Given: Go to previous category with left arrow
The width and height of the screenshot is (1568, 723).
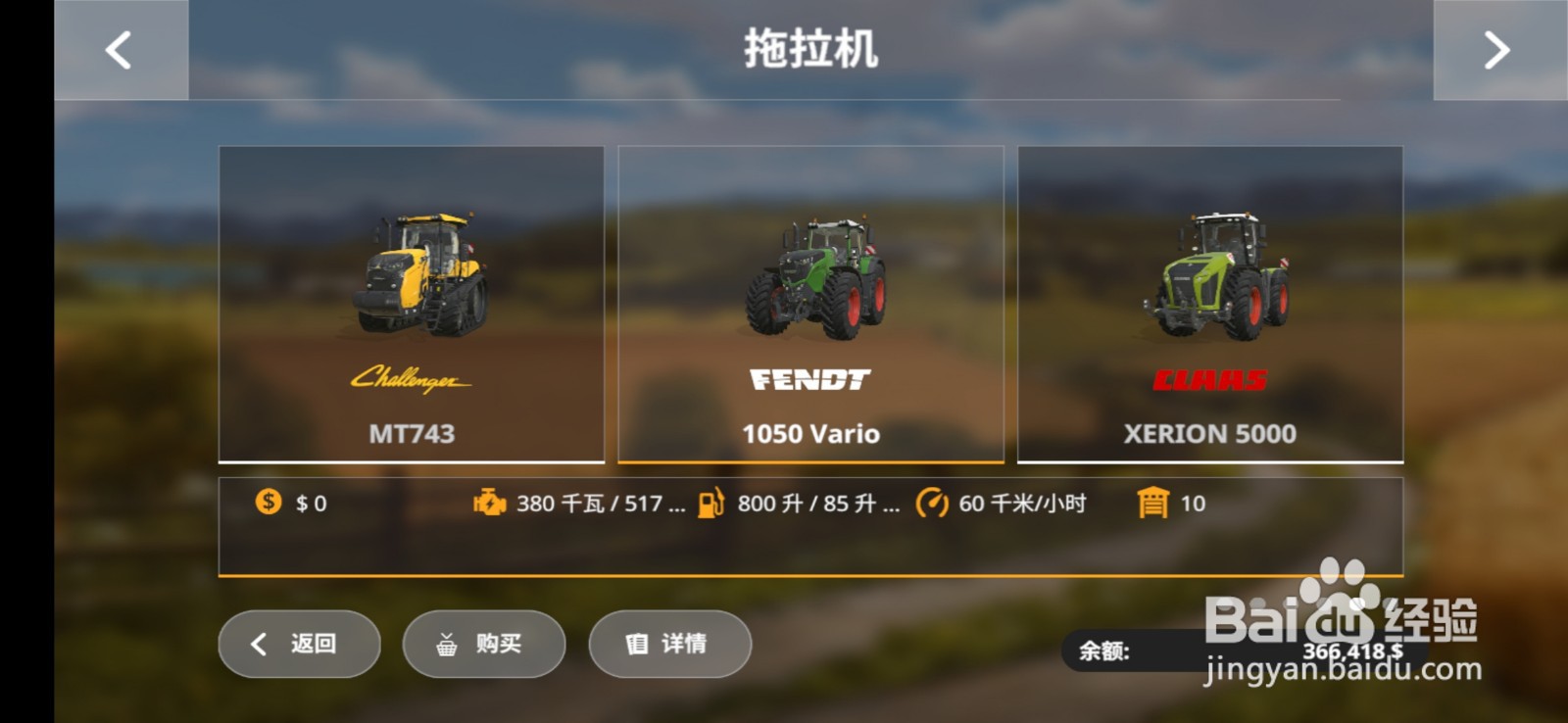Looking at the screenshot, I should (120, 49).
